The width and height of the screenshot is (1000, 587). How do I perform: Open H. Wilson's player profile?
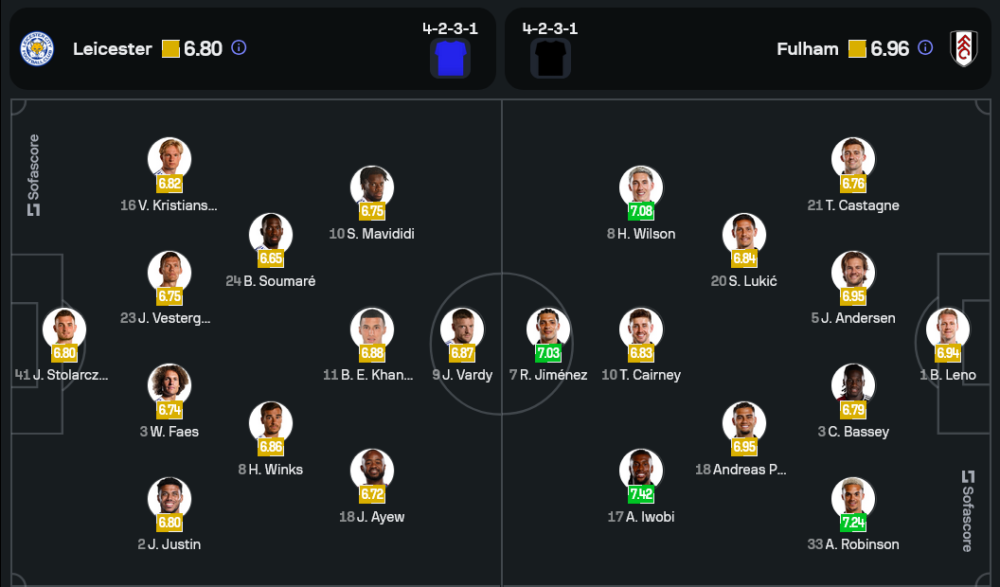[641, 188]
